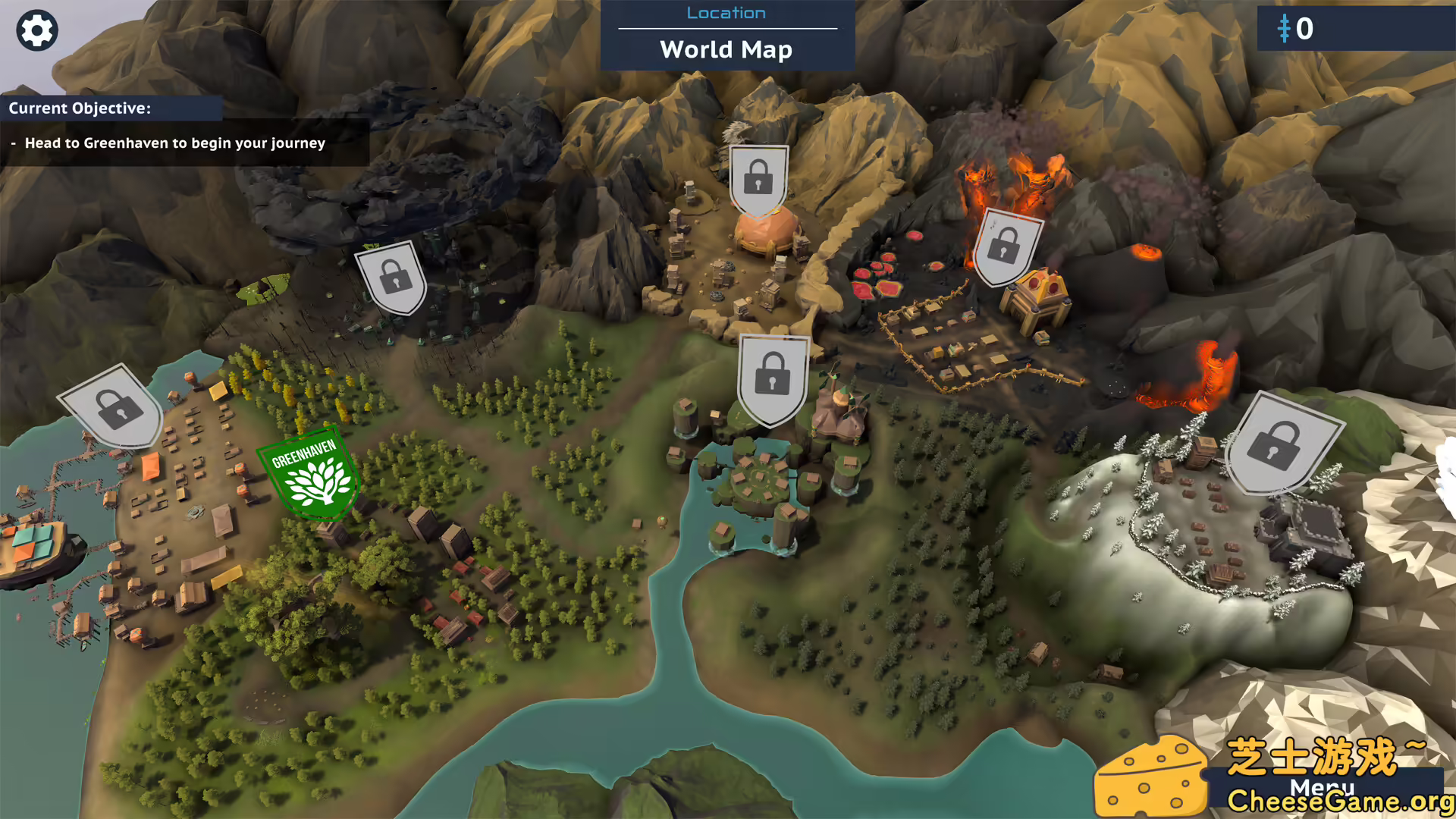Choose the locked shield above the desert dome
Viewport: 1456px width, 819px height.
(x=758, y=179)
